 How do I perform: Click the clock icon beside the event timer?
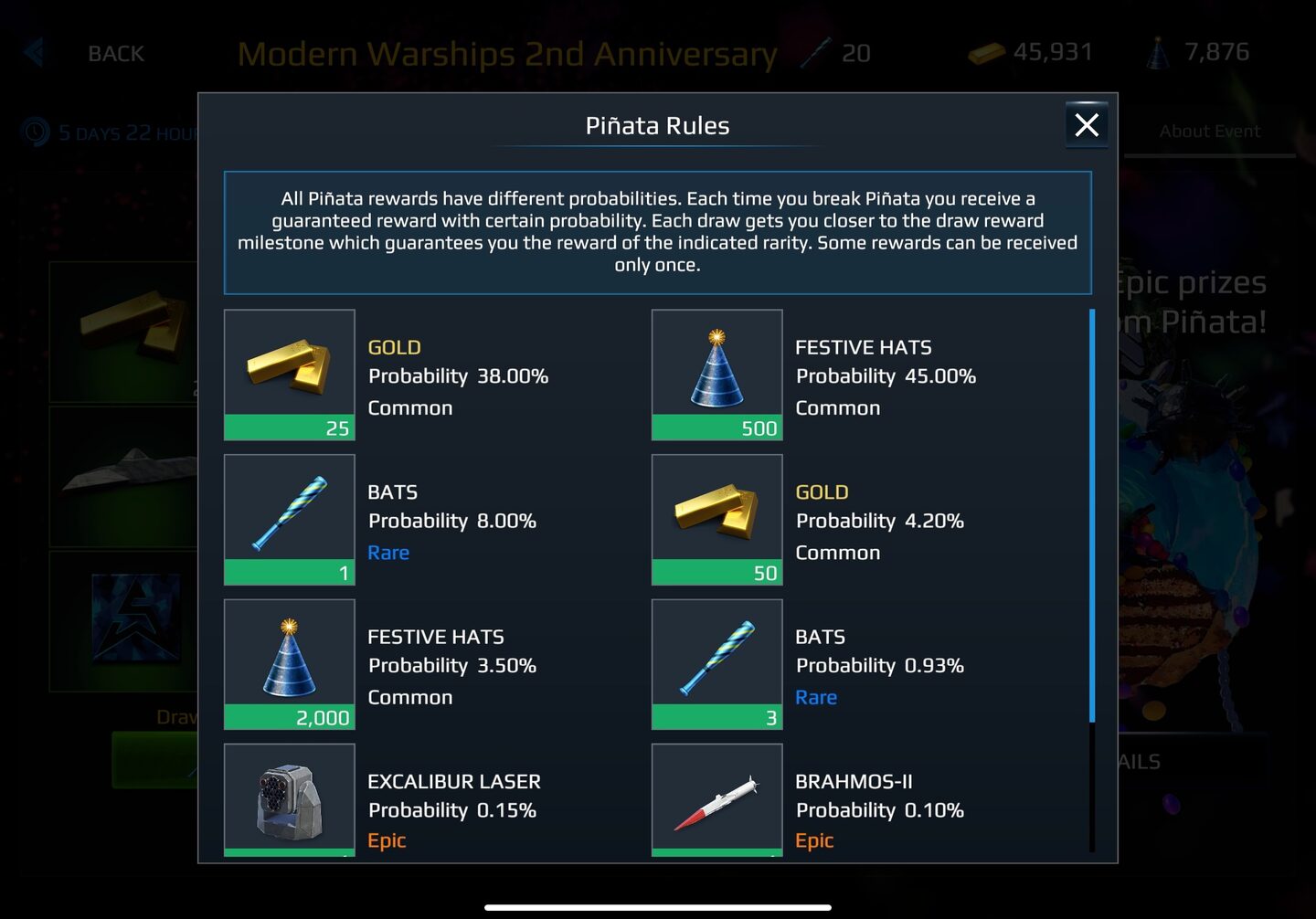click(35, 132)
